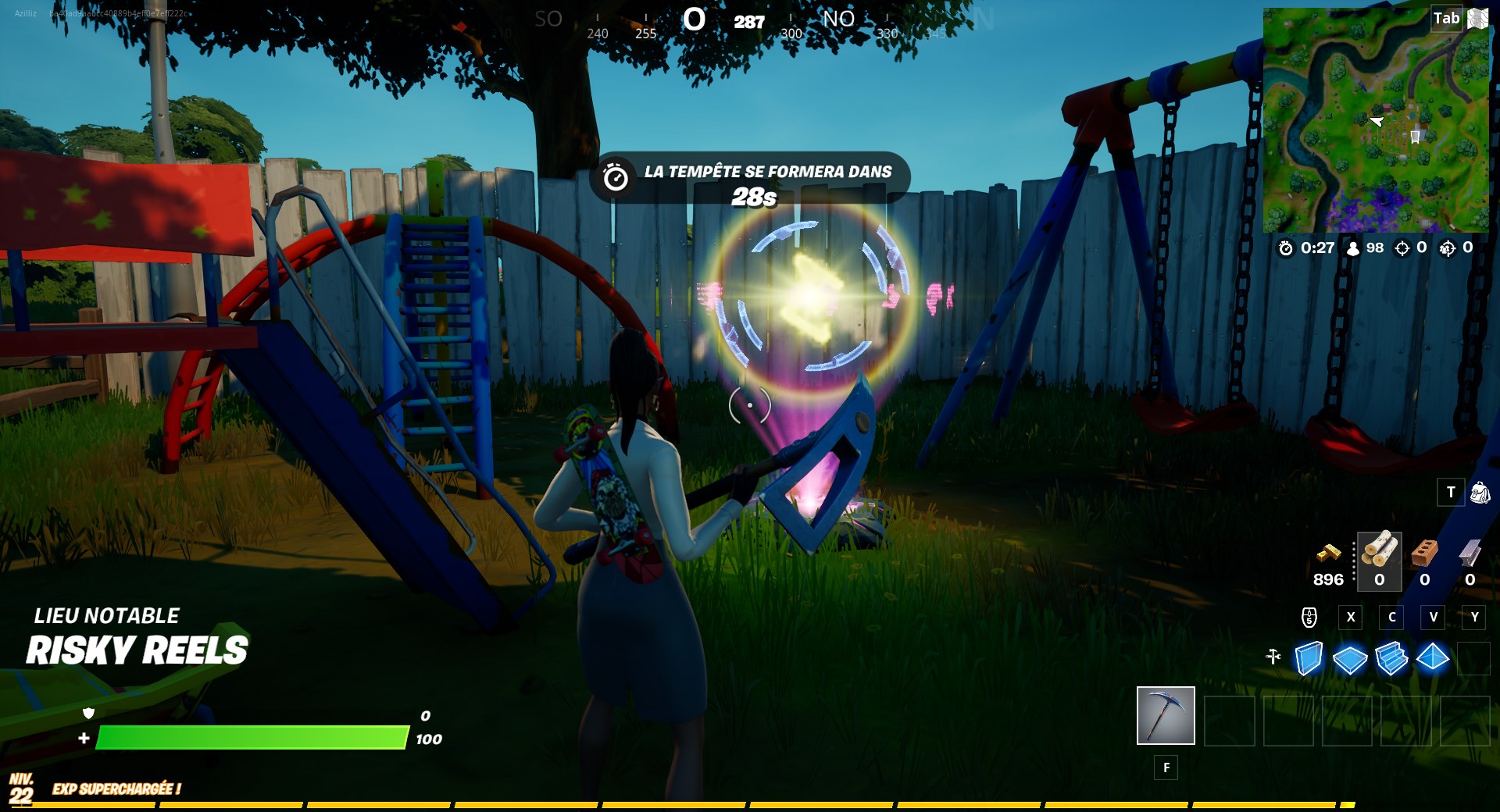Select the brick resource icon

pos(1424,553)
